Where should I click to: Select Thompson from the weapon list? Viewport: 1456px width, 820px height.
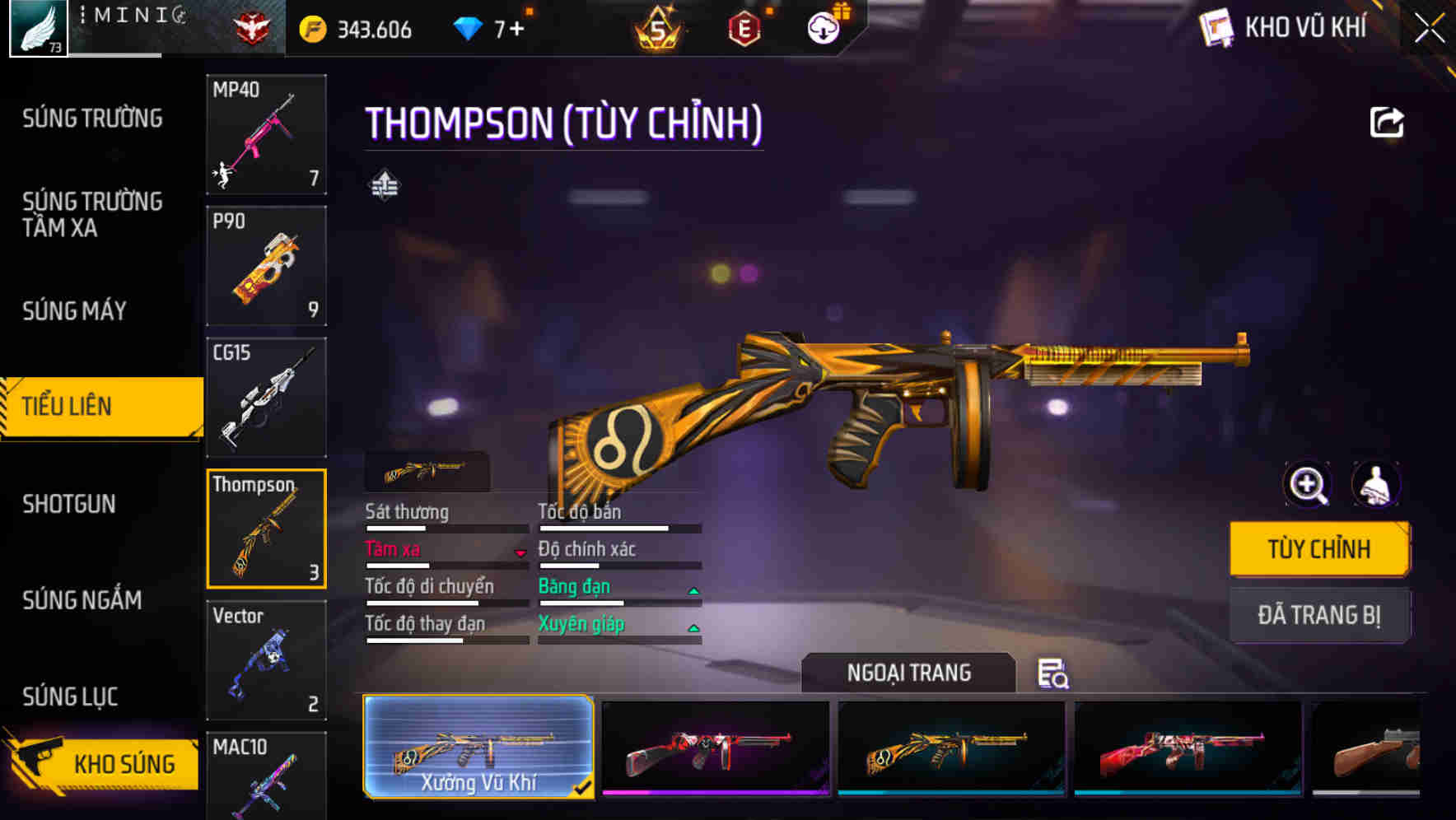click(x=265, y=527)
